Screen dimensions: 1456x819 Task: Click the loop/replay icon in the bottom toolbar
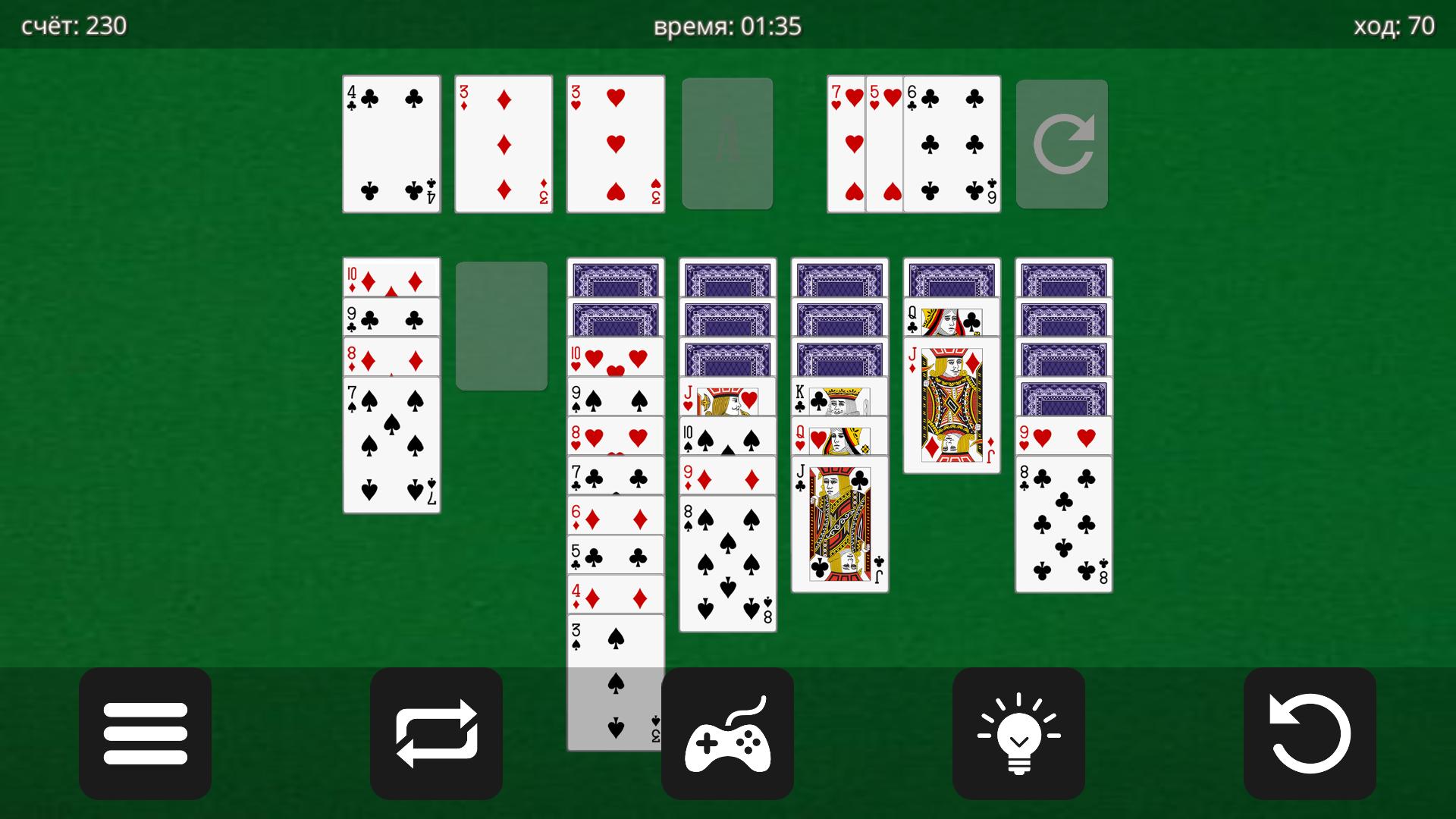coord(436,733)
